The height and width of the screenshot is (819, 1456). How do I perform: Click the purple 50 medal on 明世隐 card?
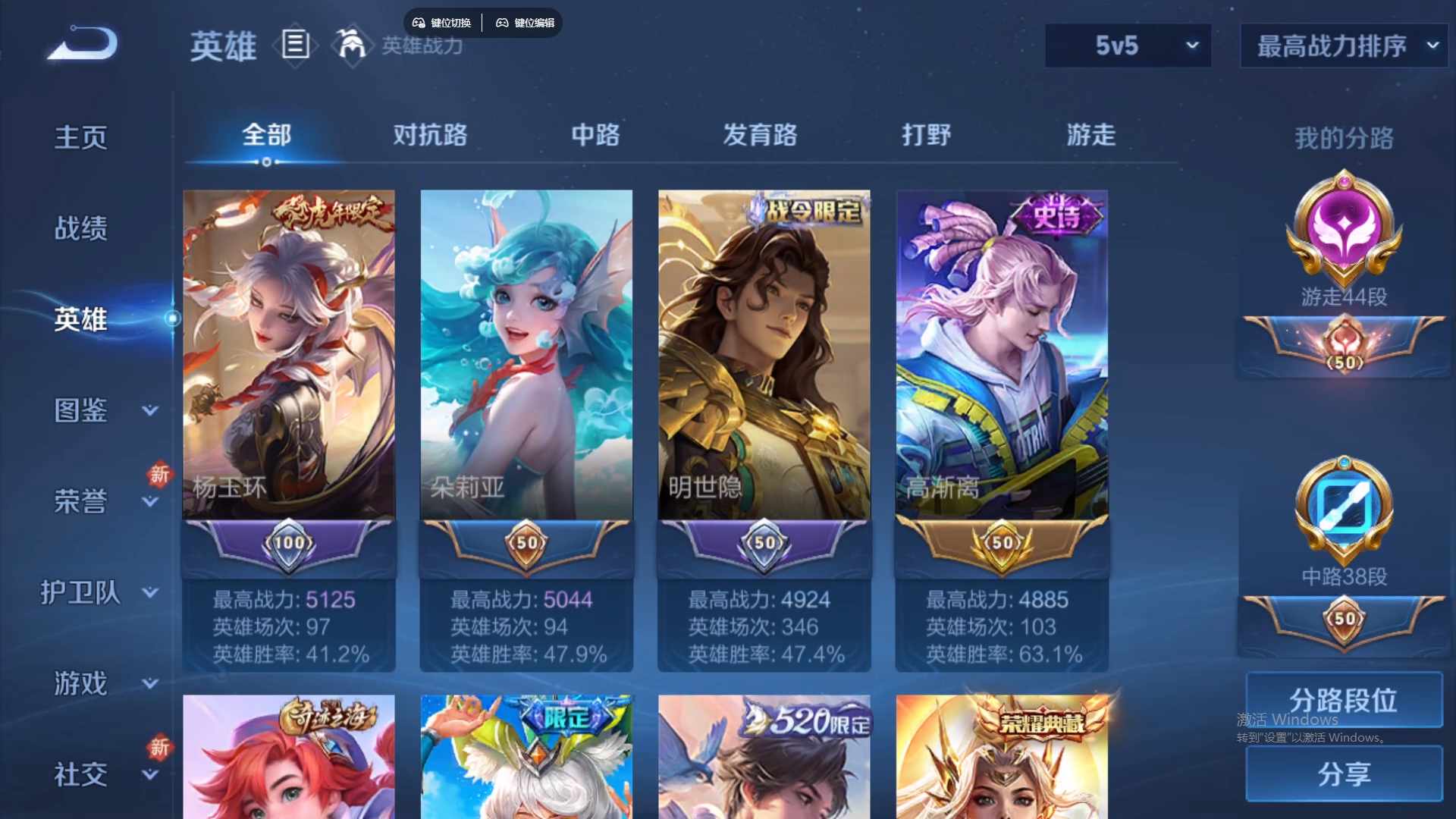coord(764,542)
